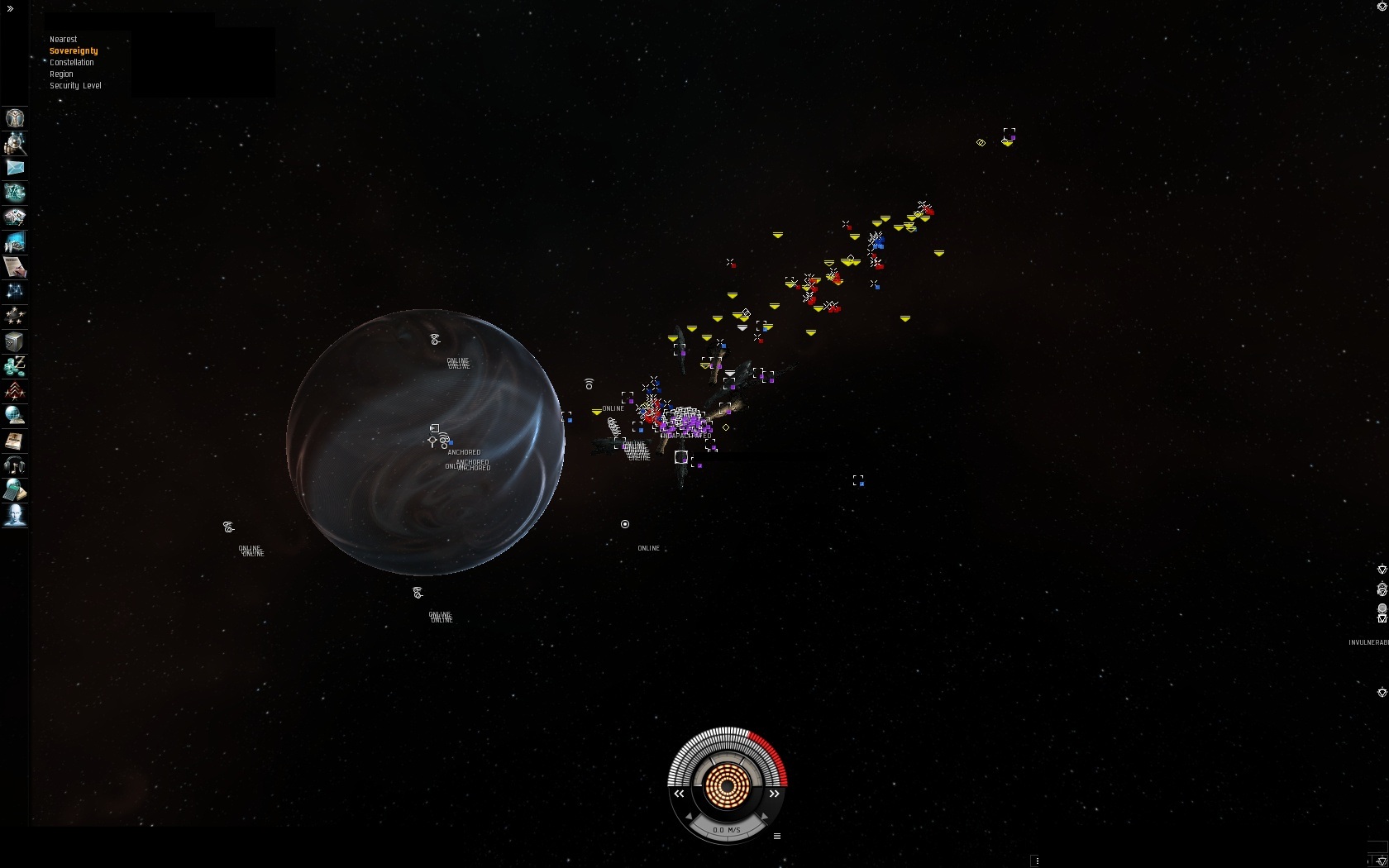
Task: Open the headphones jukebox icon
Action: point(15,465)
